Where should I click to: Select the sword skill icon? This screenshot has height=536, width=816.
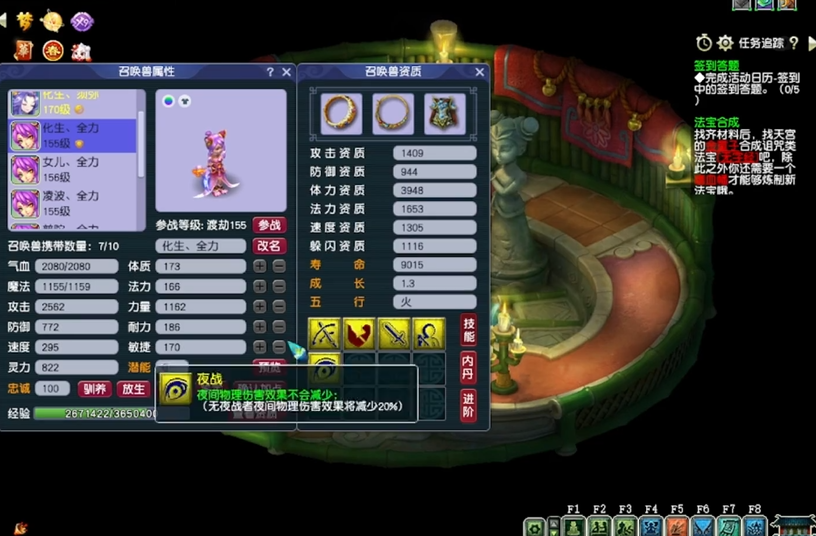(394, 334)
